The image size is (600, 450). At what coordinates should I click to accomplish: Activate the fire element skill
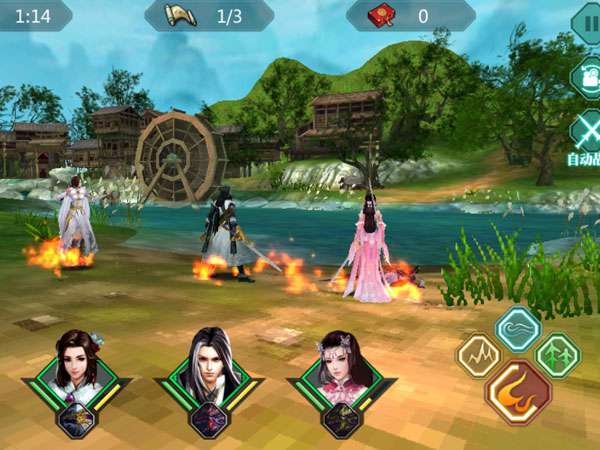tap(517, 393)
